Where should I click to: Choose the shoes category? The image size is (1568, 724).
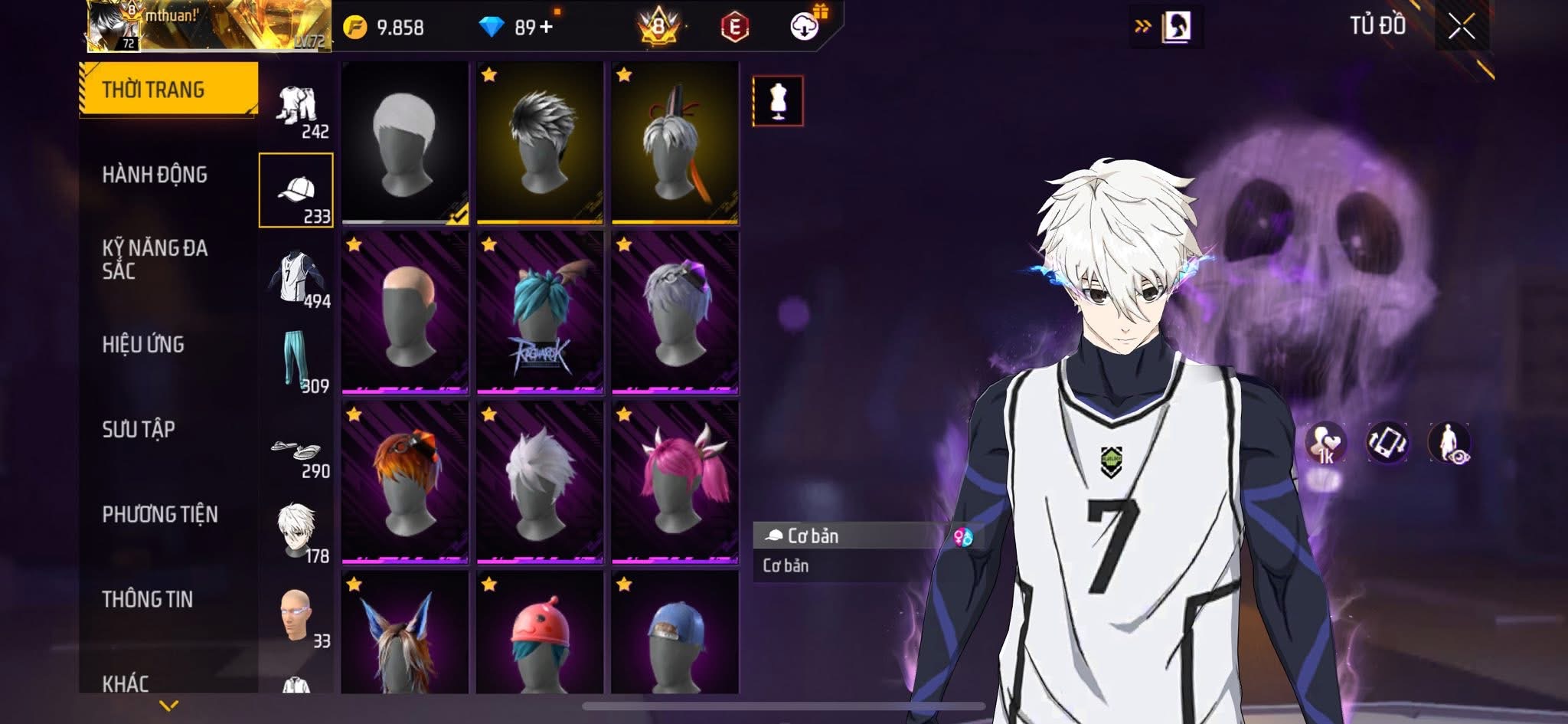(296, 450)
